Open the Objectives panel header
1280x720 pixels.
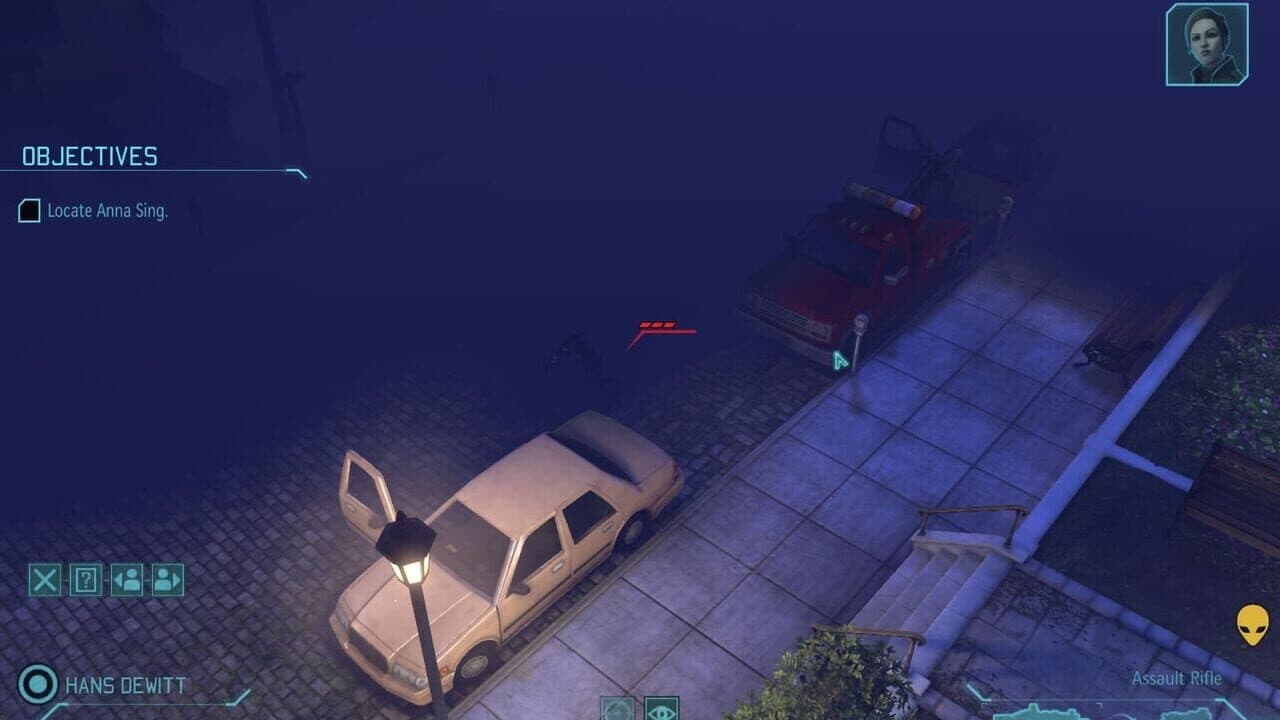point(90,156)
